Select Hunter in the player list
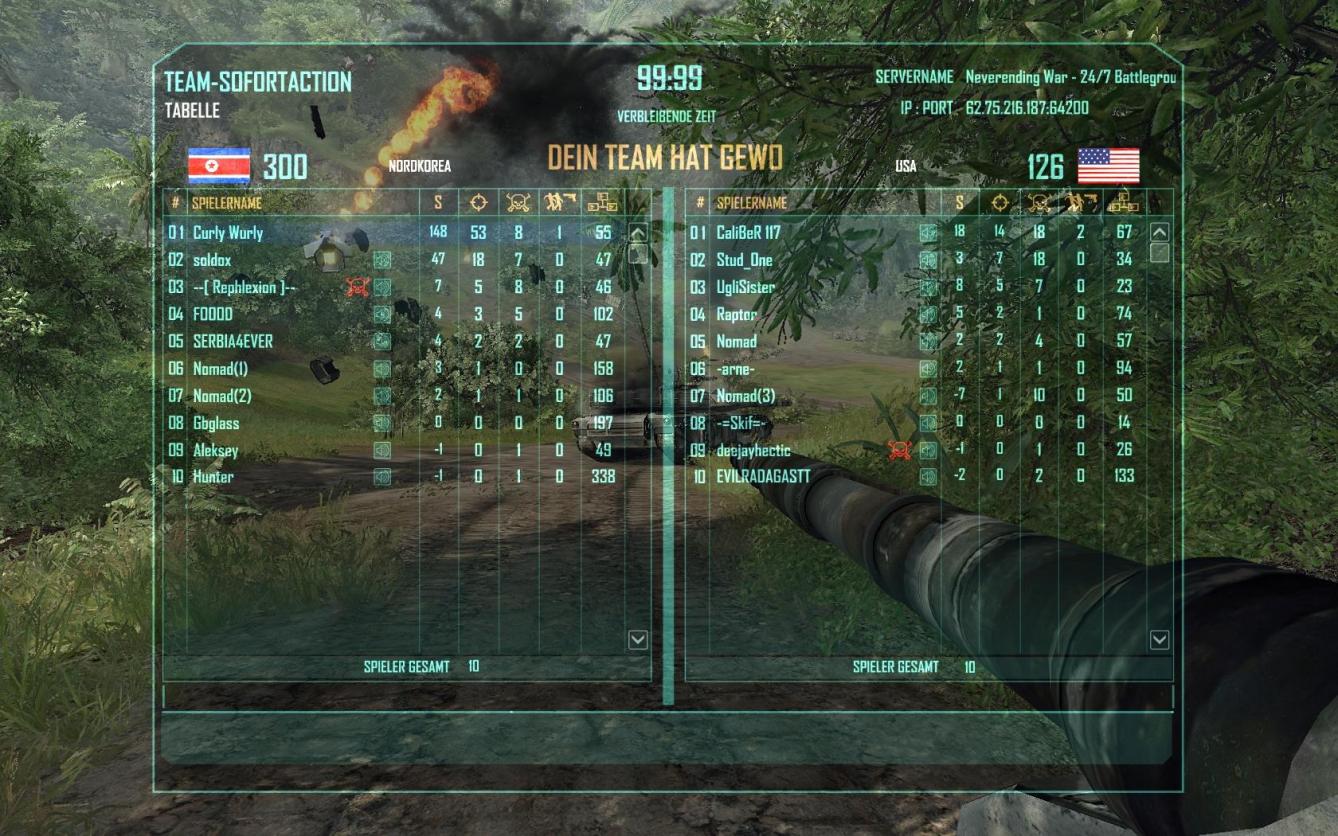 (213, 477)
